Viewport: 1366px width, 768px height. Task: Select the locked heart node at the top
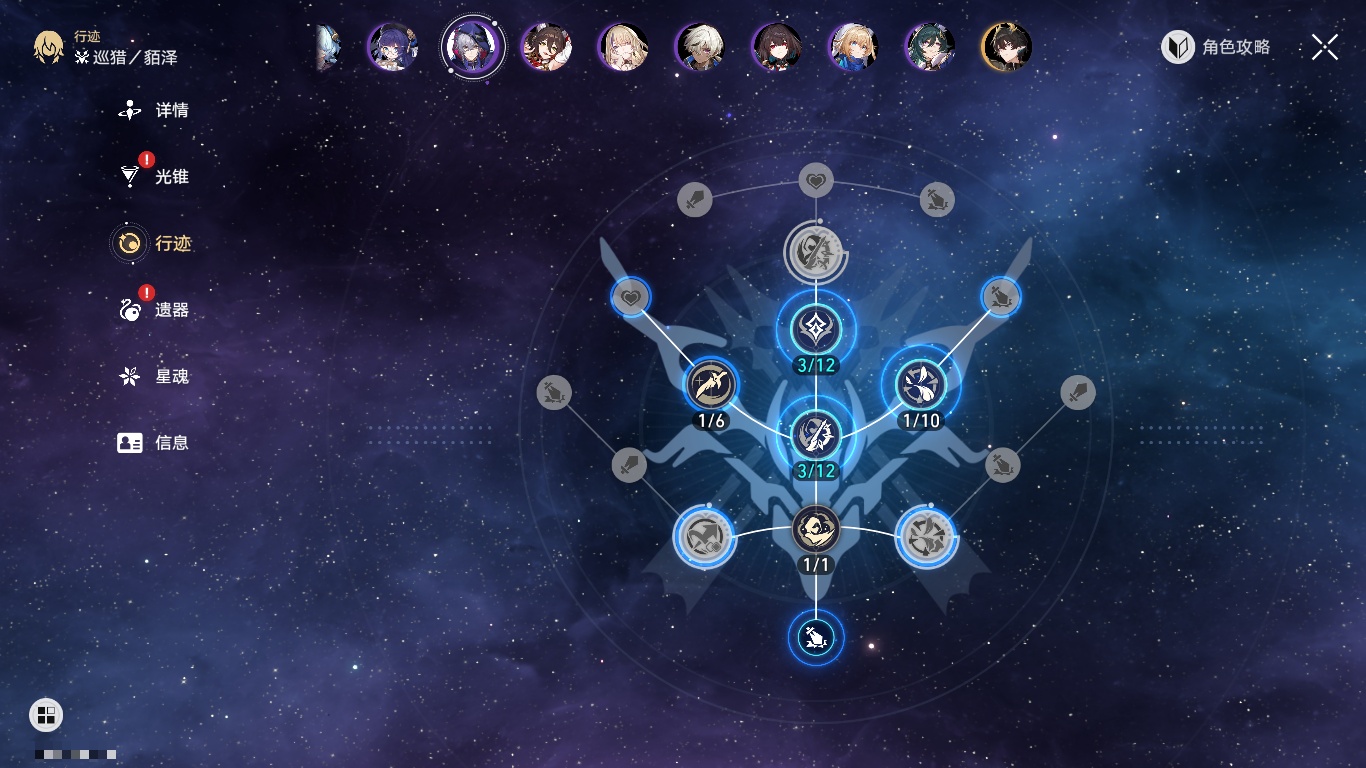click(816, 181)
